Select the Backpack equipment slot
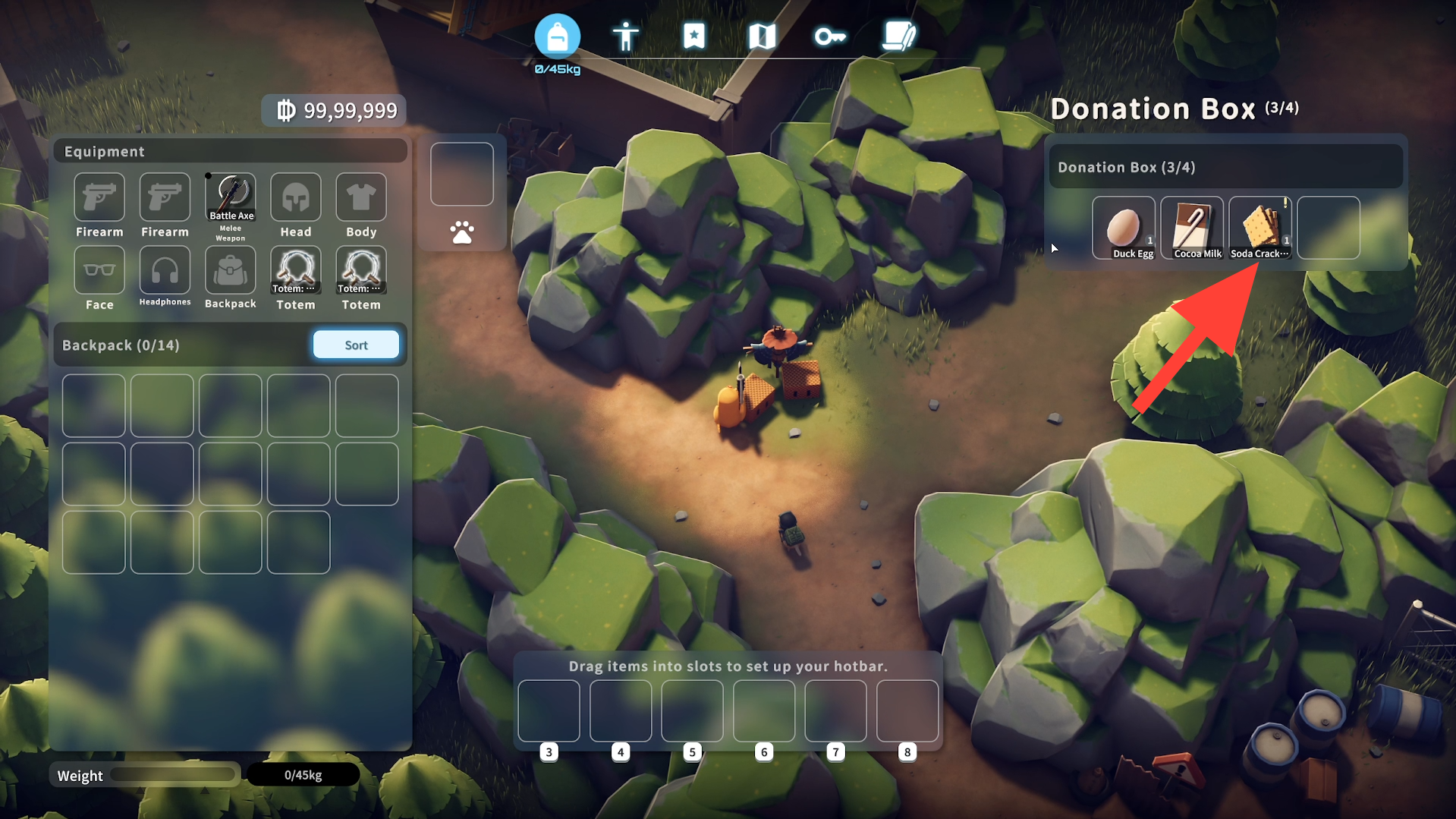Image resolution: width=1456 pixels, height=819 pixels. (231, 270)
